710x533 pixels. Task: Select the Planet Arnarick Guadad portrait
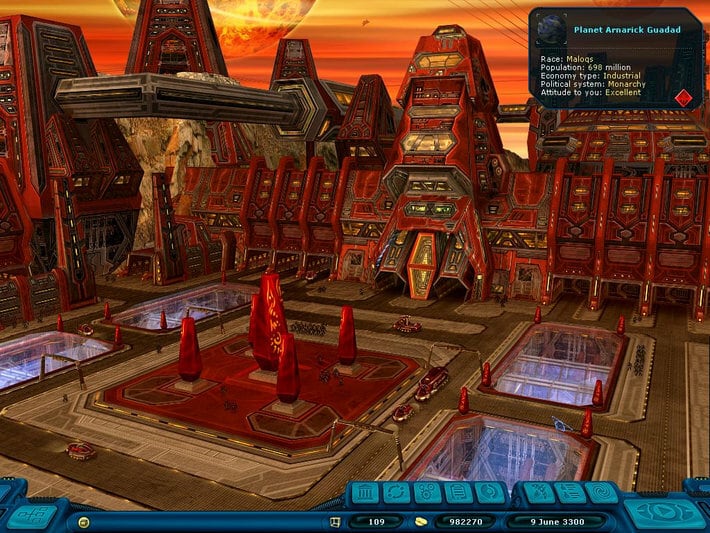(551, 30)
